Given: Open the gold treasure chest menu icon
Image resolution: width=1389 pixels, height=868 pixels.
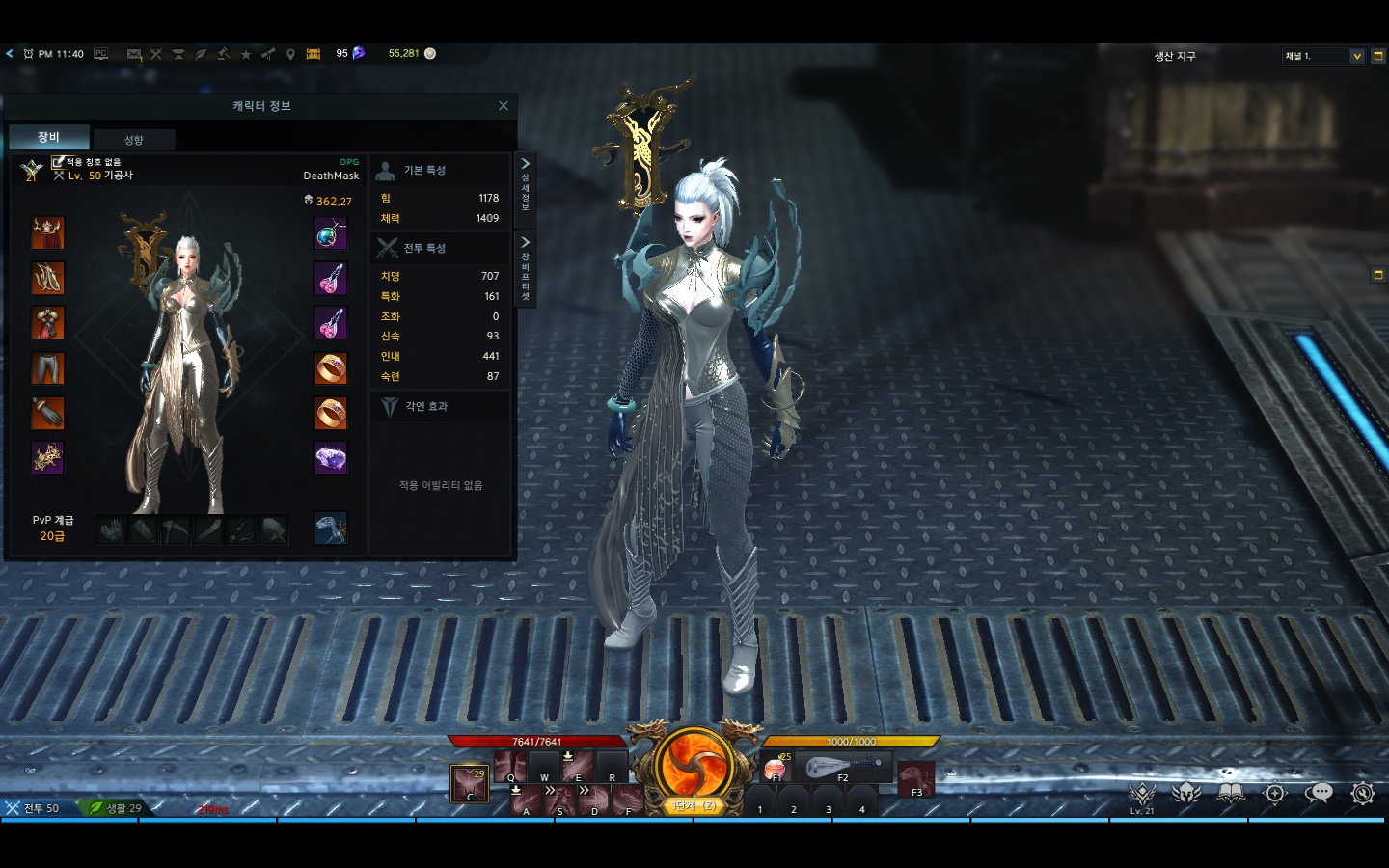Looking at the screenshot, I should [x=313, y=54].
